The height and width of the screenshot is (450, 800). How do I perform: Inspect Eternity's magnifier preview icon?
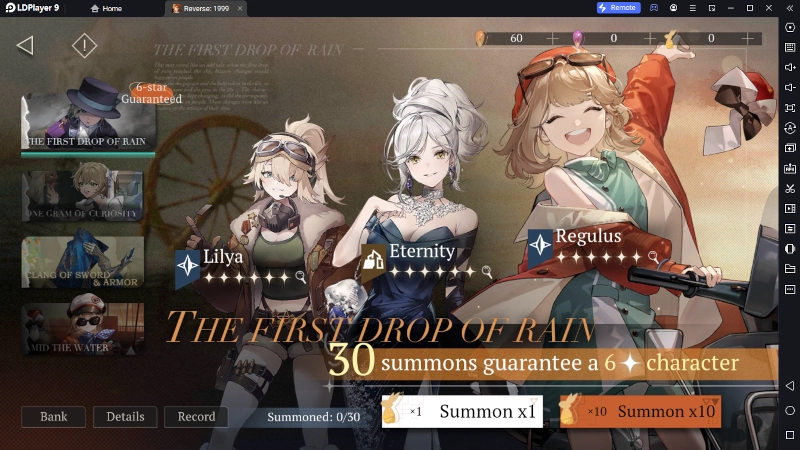(487, 271)
